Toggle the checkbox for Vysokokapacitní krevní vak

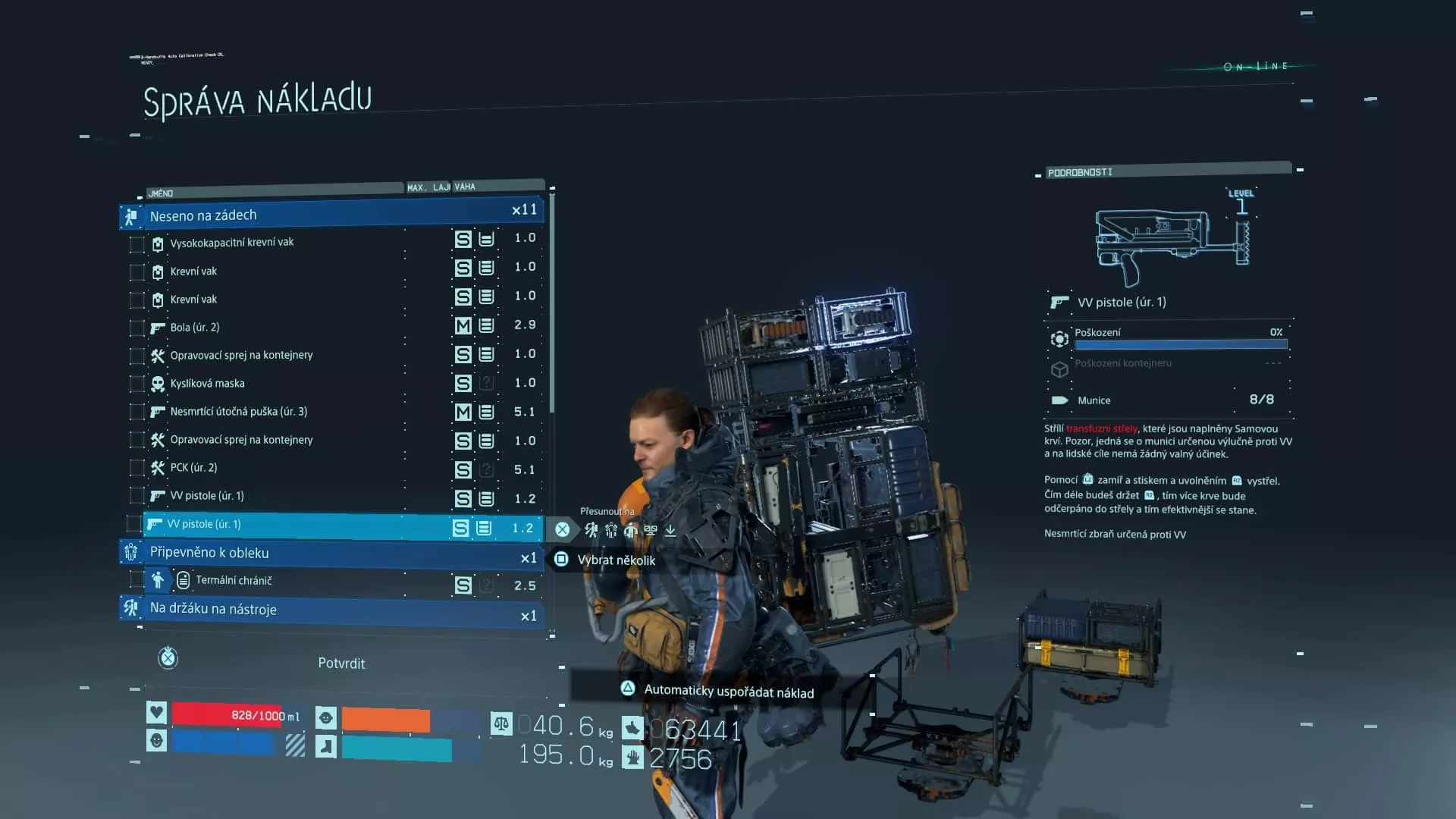pos(136,243)
